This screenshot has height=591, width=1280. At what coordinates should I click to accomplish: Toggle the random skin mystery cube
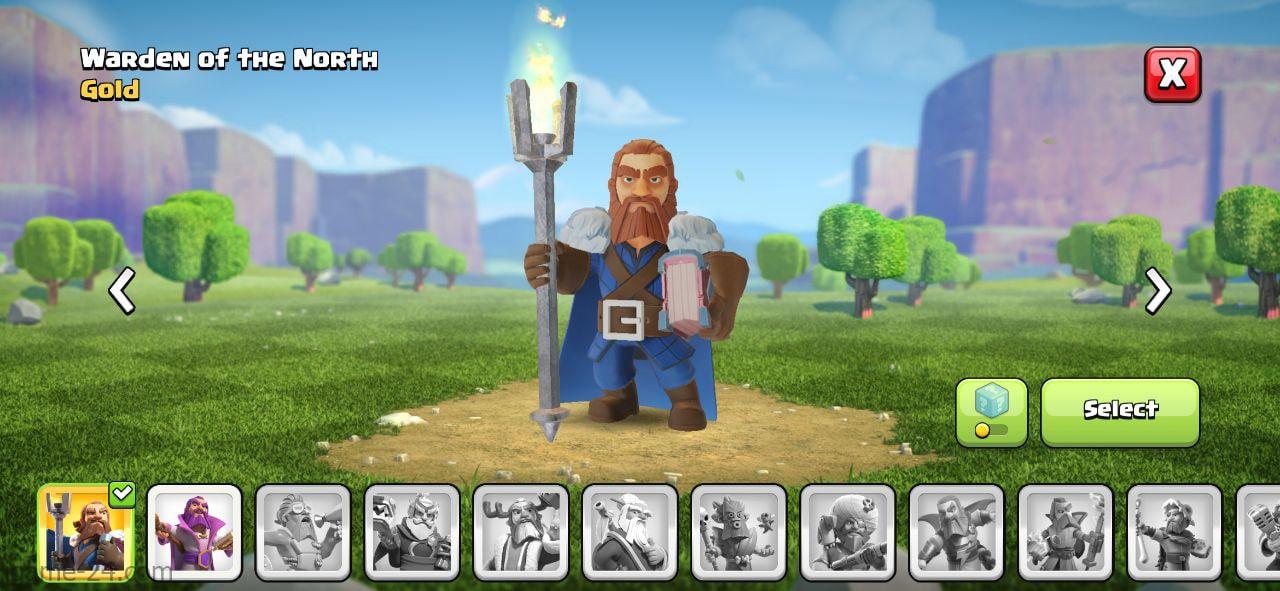tap(991, 411)
